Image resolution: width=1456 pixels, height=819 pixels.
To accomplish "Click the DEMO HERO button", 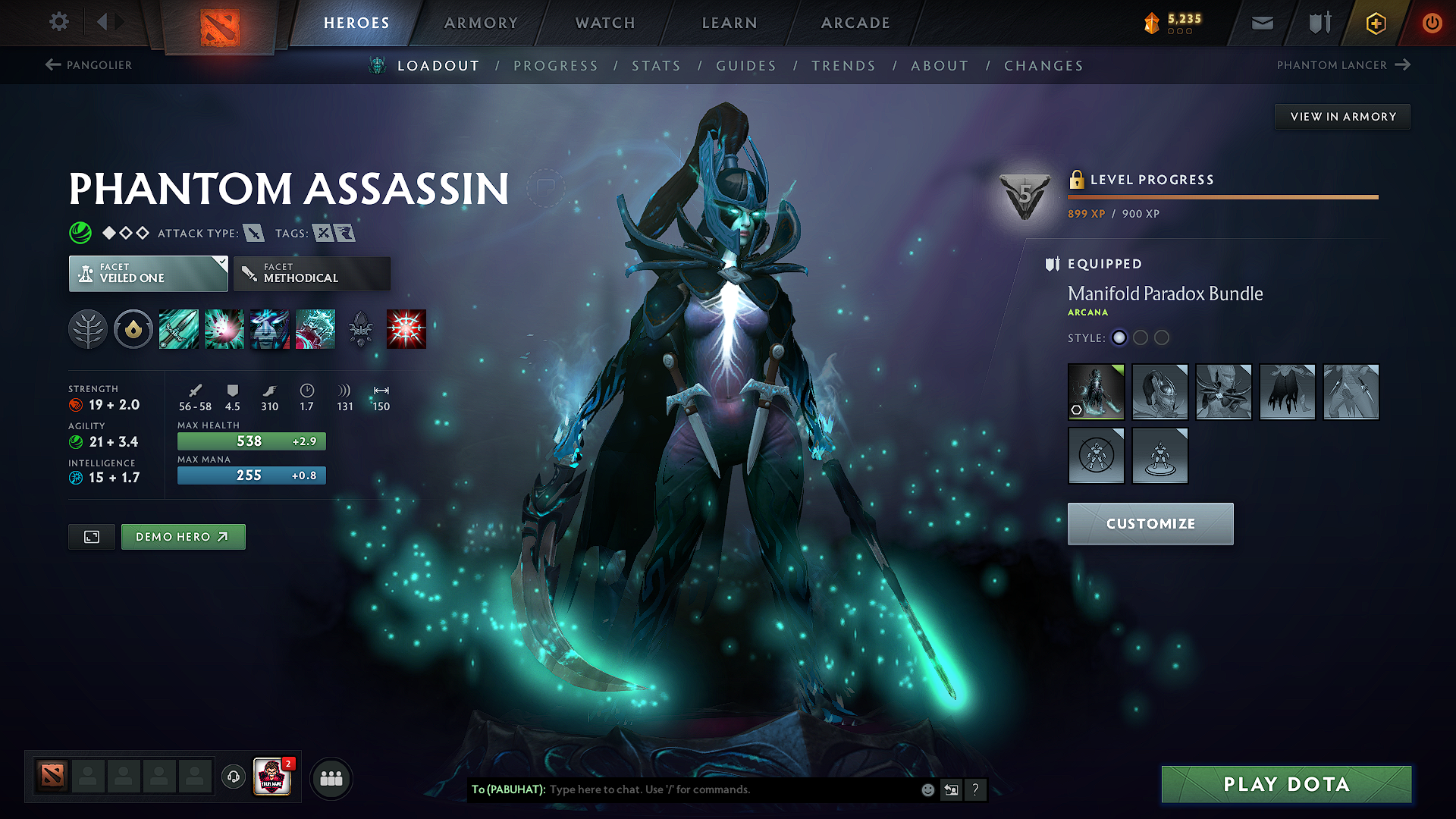I will click(183, 536).
